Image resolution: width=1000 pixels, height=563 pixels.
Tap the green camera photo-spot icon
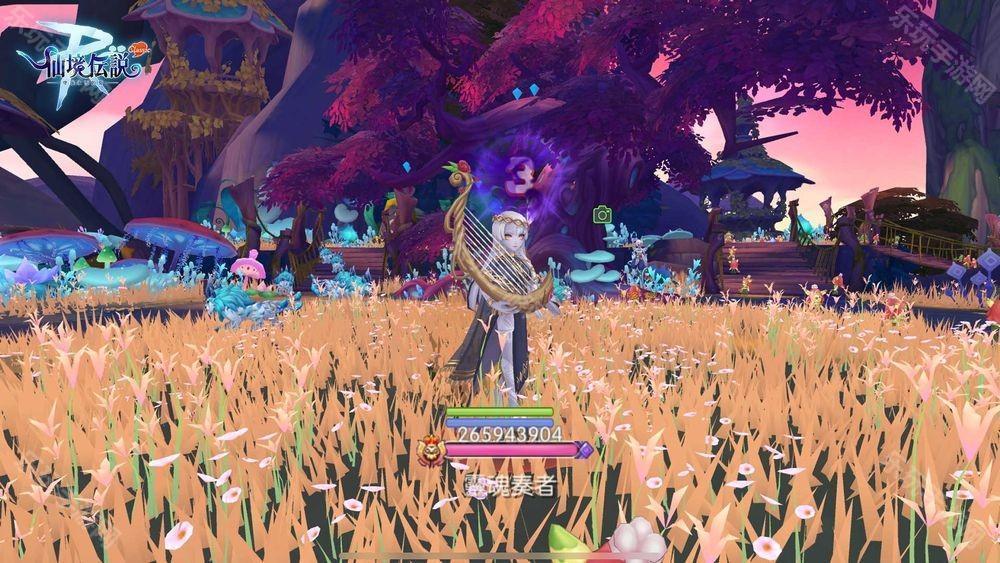tap(602, 215)
